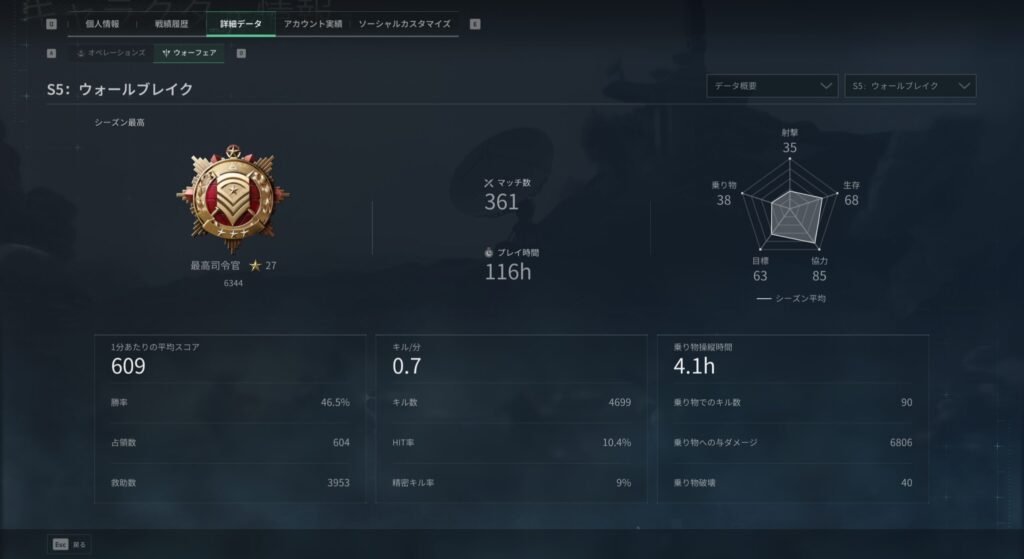Go to the アカウント実績 tab
Screen dimensions: 1024x559
[312, 23]
